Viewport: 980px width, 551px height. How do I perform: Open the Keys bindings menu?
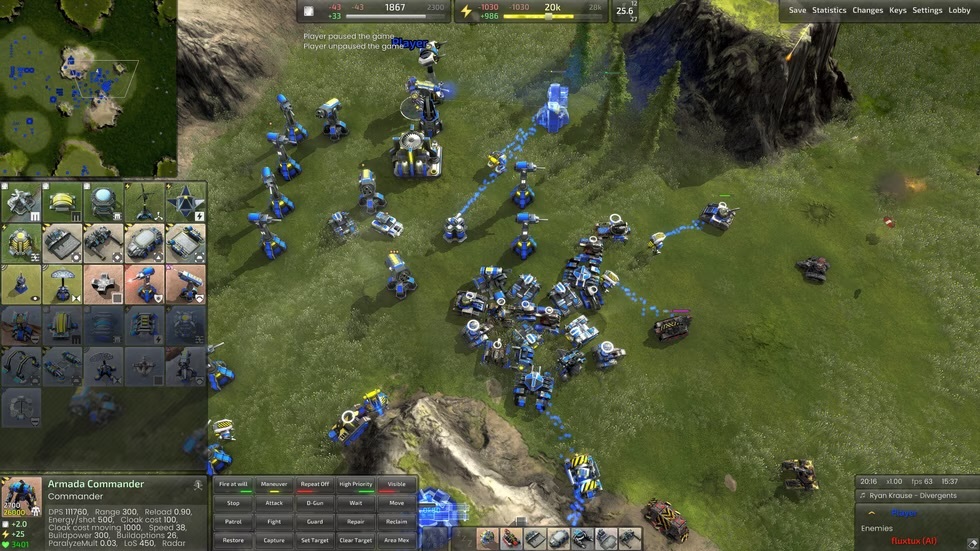(898, 10)
